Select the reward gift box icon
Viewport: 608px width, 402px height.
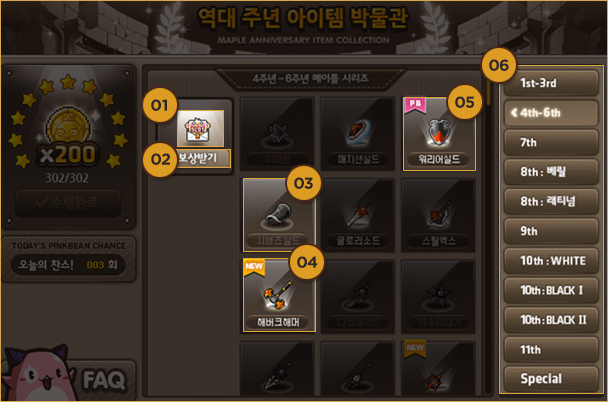click(x=201, y=127)
